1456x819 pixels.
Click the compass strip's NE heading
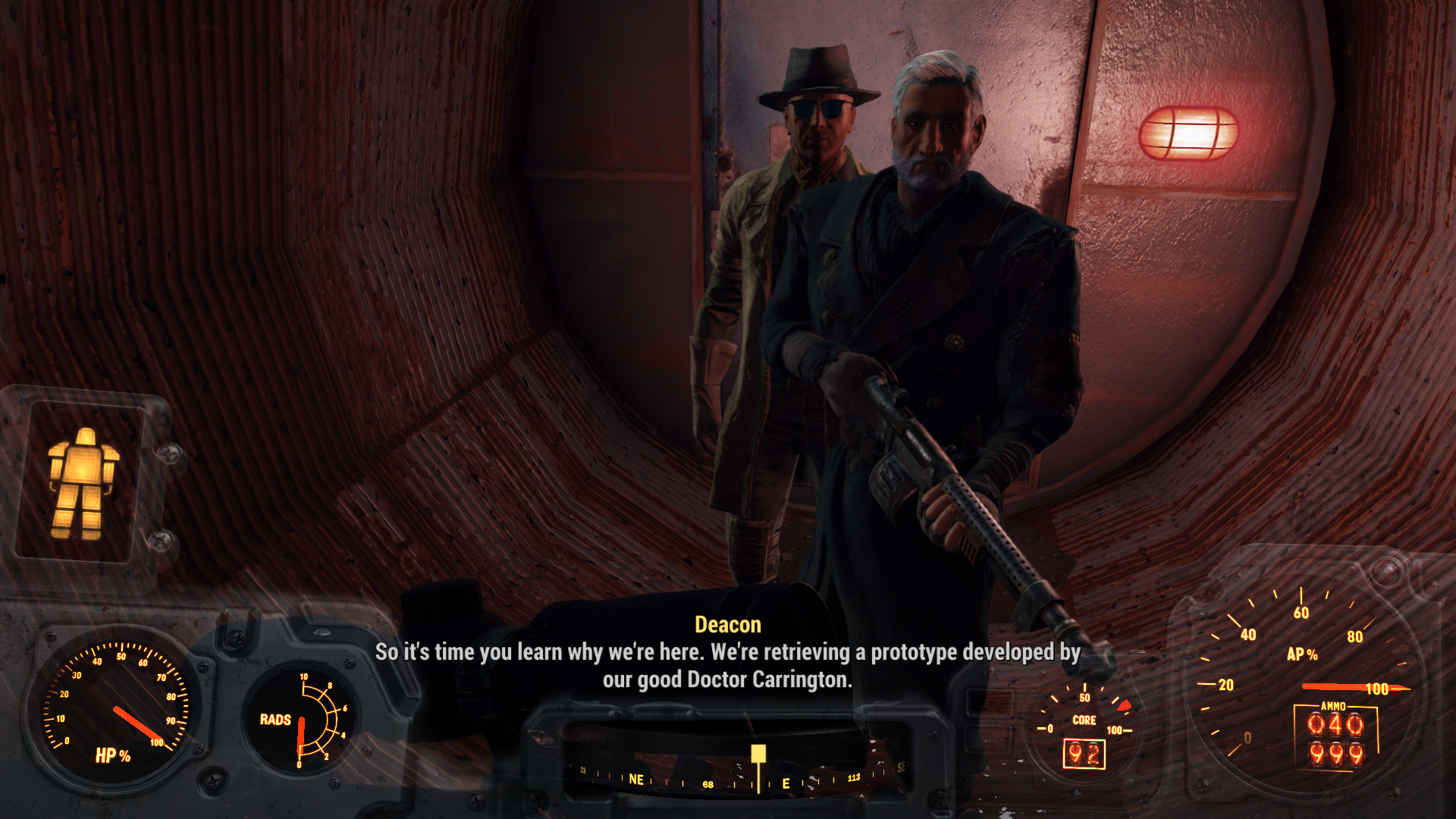coord(636,780)
